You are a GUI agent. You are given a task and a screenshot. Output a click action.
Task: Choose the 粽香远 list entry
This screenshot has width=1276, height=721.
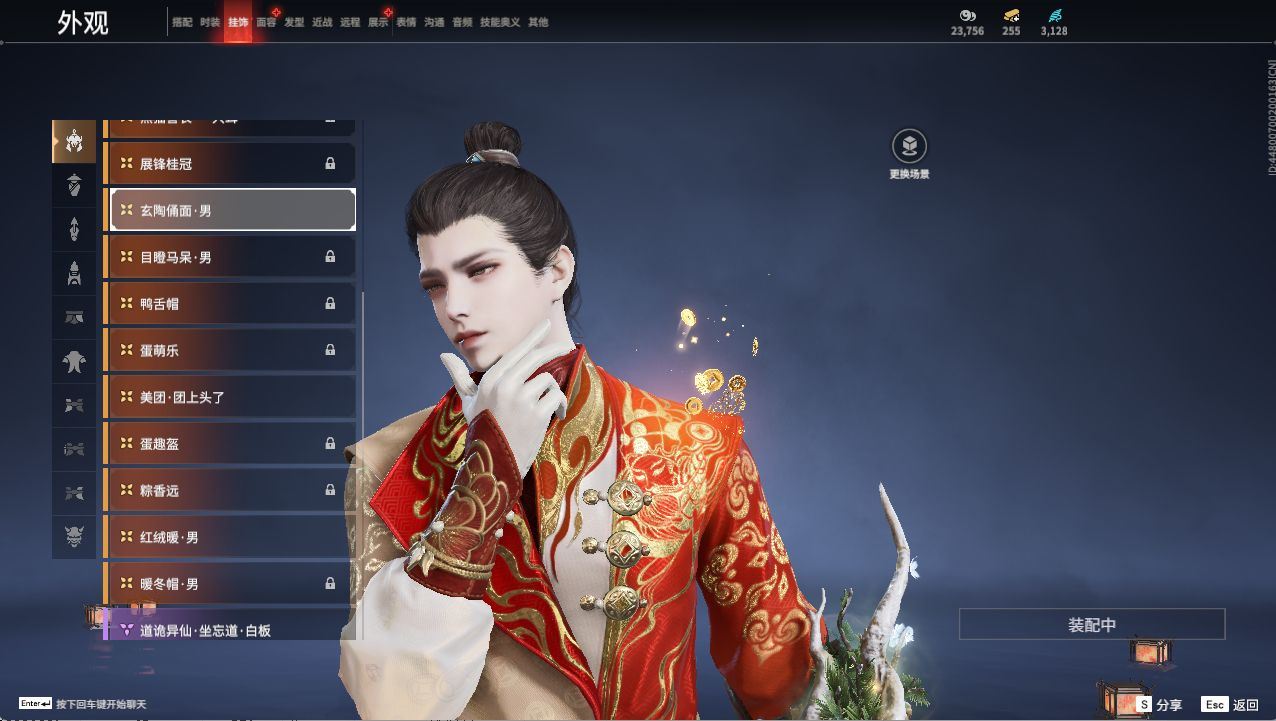[229, 490]
